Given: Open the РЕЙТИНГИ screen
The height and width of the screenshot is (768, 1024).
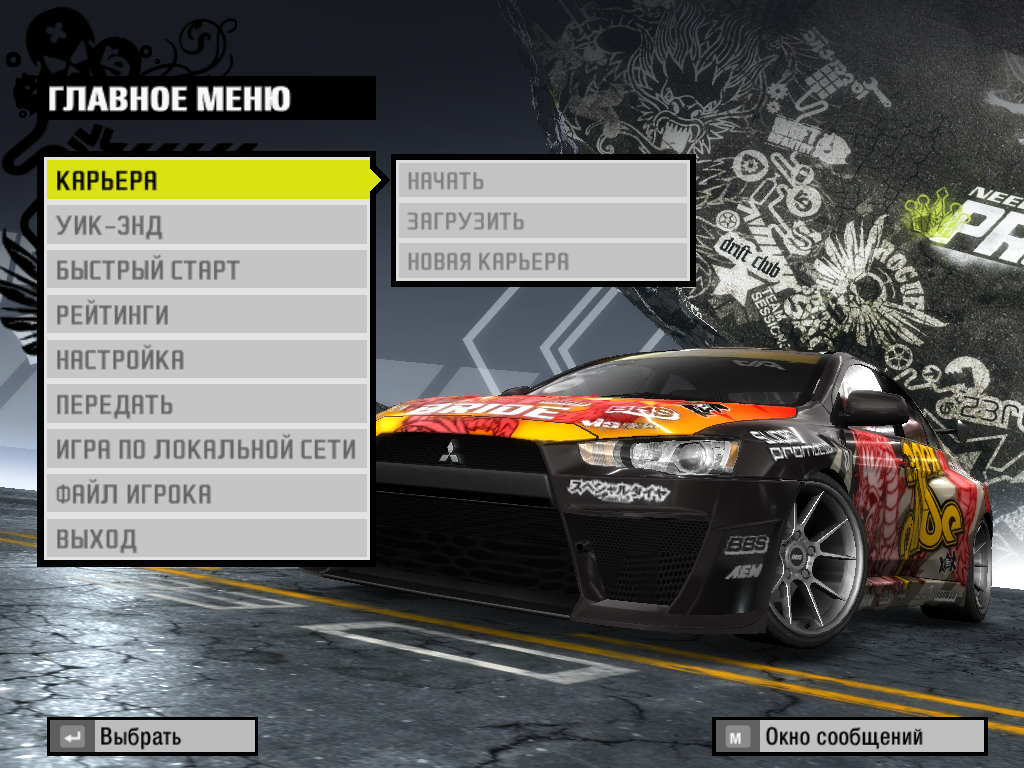Looking at the screenshot, I should [207, 316].
